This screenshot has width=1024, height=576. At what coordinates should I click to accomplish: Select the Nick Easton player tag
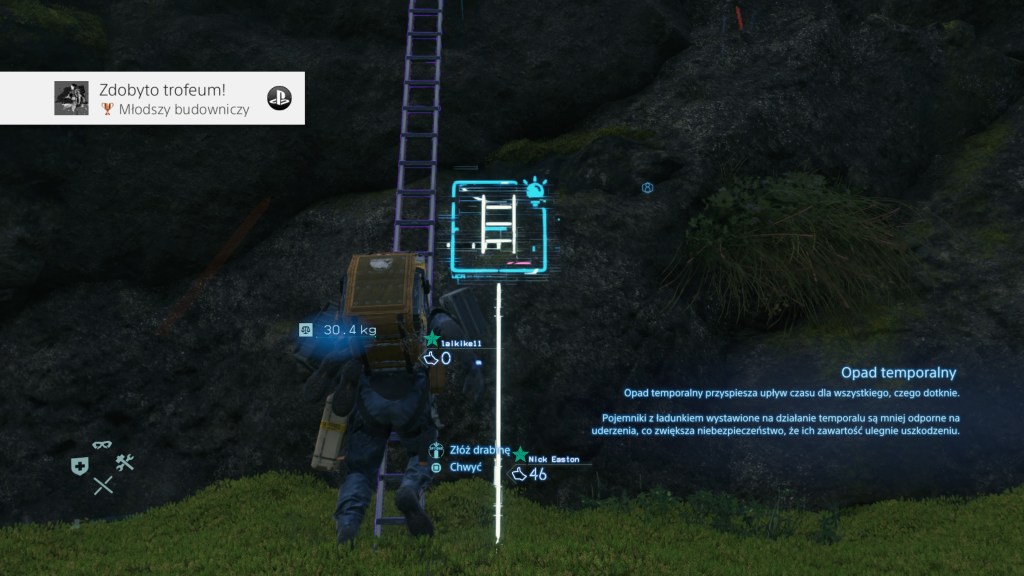click(x=552, y=459)
